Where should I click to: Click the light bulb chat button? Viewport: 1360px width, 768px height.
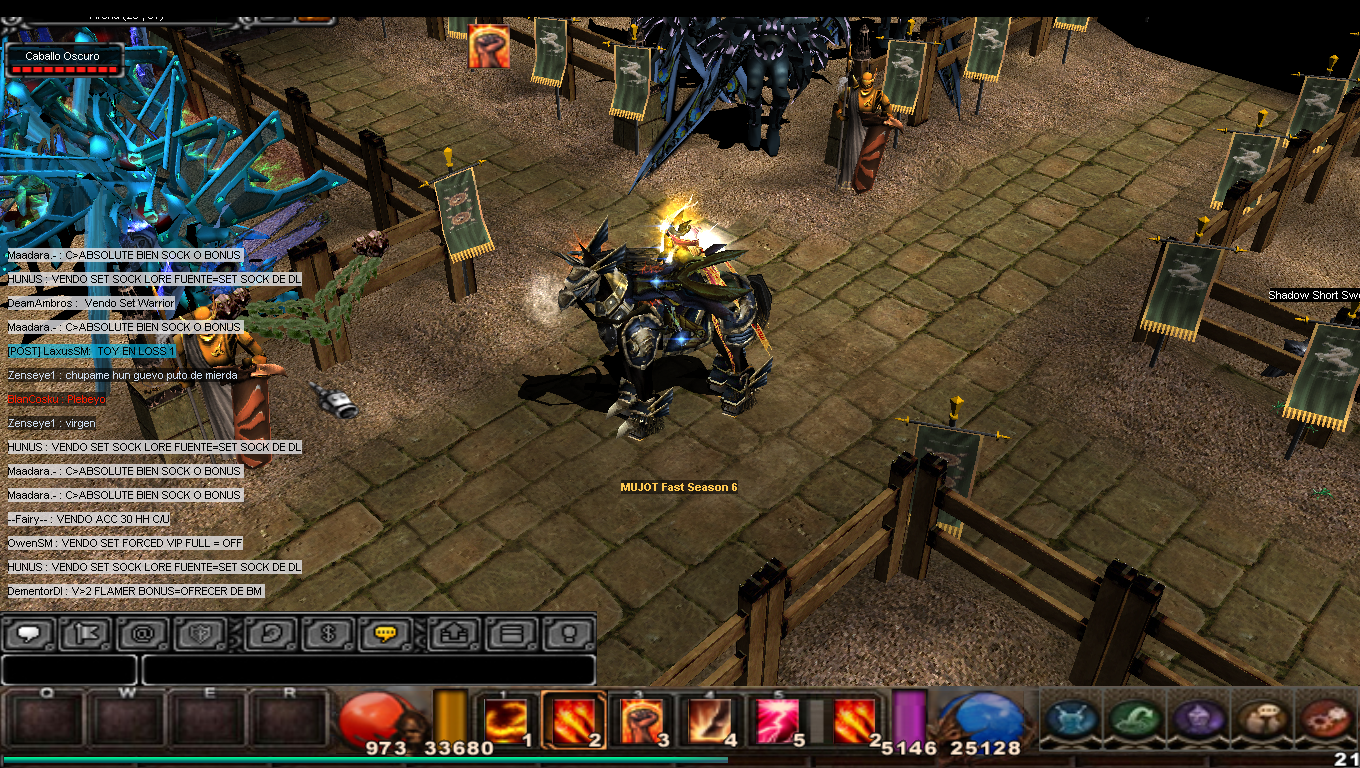568,634
